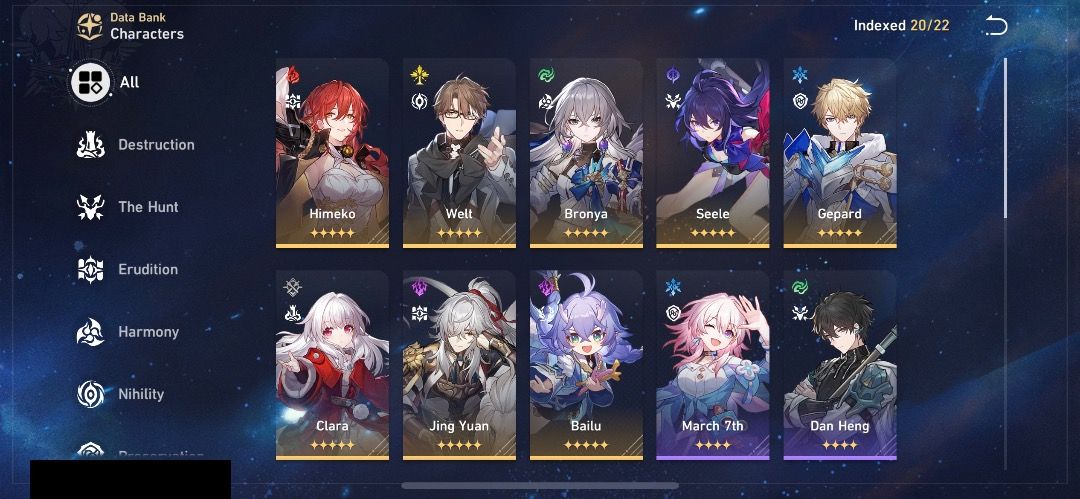Viewport: 1080px width, 499px height.
Task: View the Bailu character card
Action: coord(586,364)
